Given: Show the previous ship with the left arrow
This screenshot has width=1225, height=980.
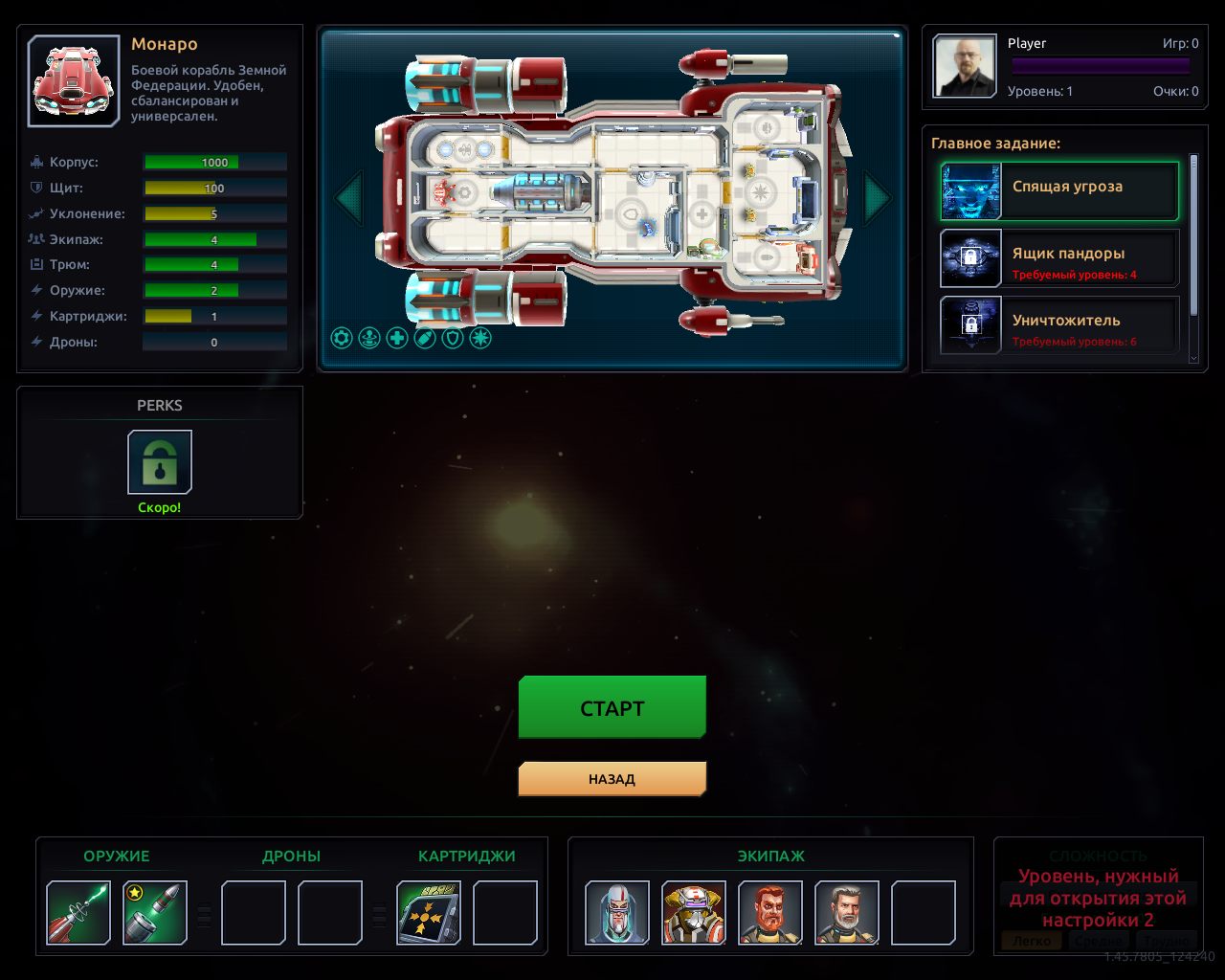Looking at the screenshot, I should point(348,198).
